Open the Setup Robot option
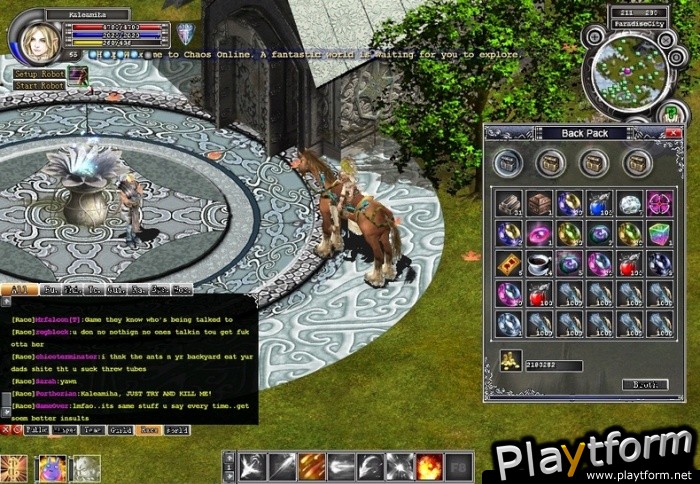The width and height of the screenshot is (700, 484). [39, 74]
